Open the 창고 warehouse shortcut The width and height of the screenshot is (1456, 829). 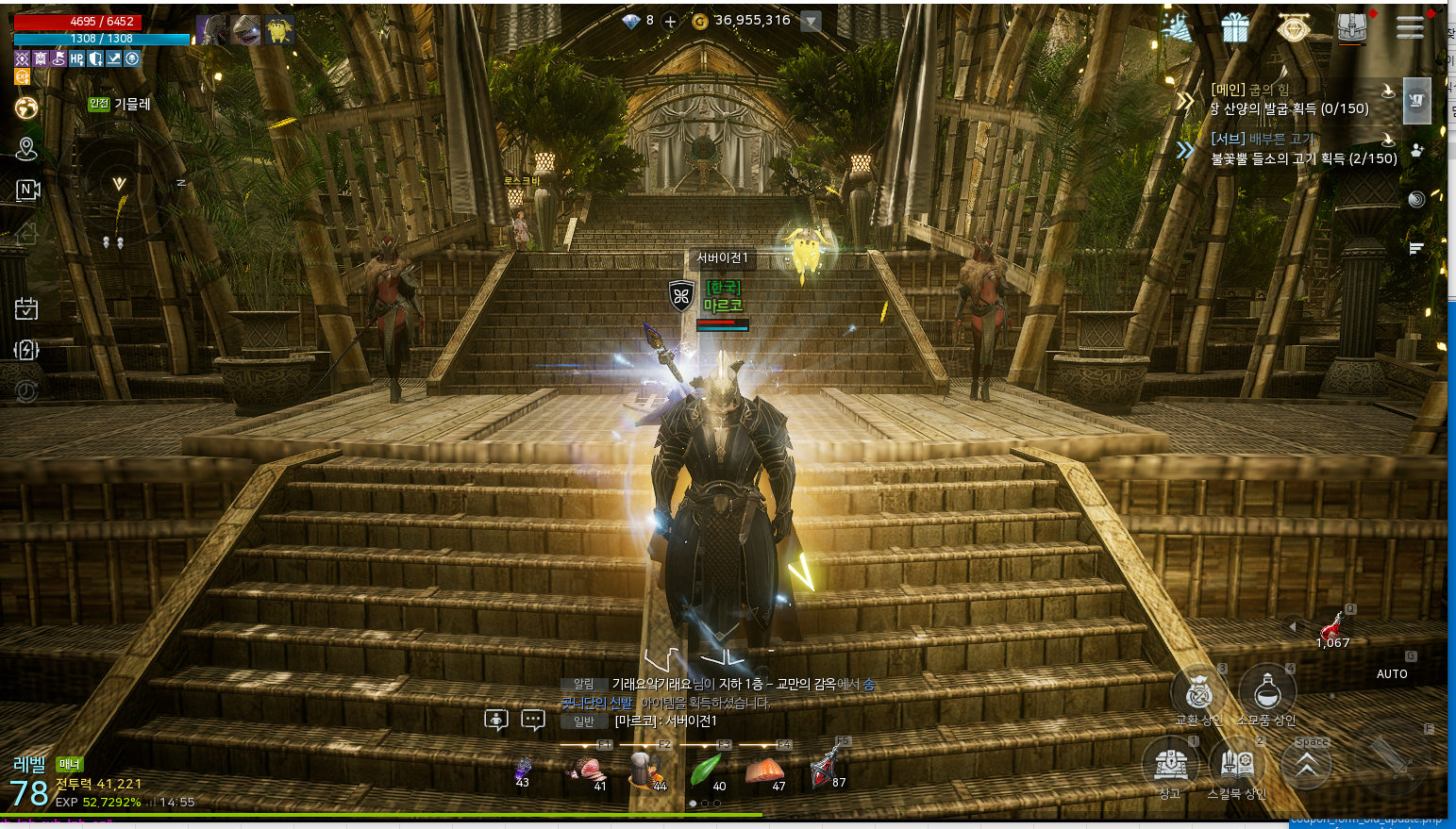tap(1171, 762)
